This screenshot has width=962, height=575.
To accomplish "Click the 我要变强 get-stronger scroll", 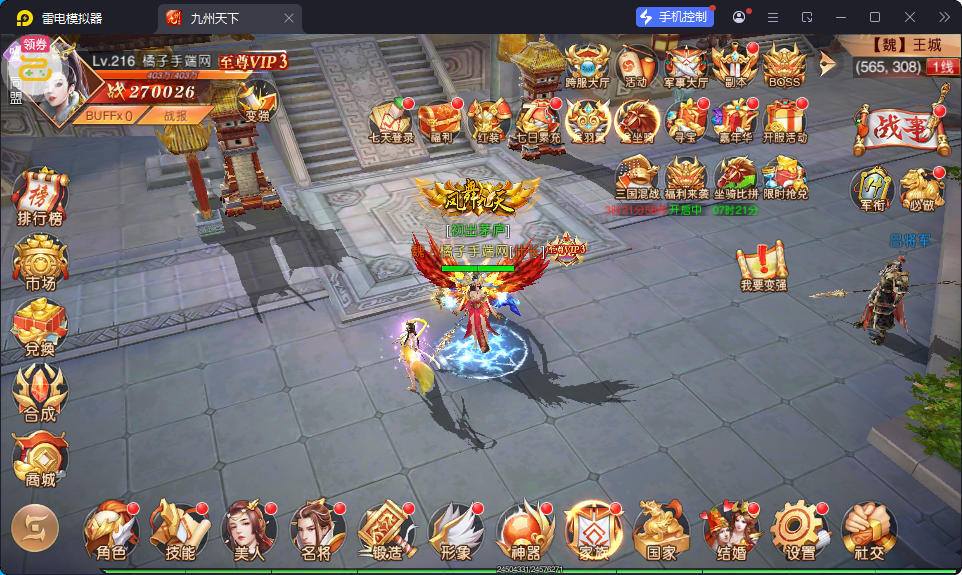I will pos(763,268).
